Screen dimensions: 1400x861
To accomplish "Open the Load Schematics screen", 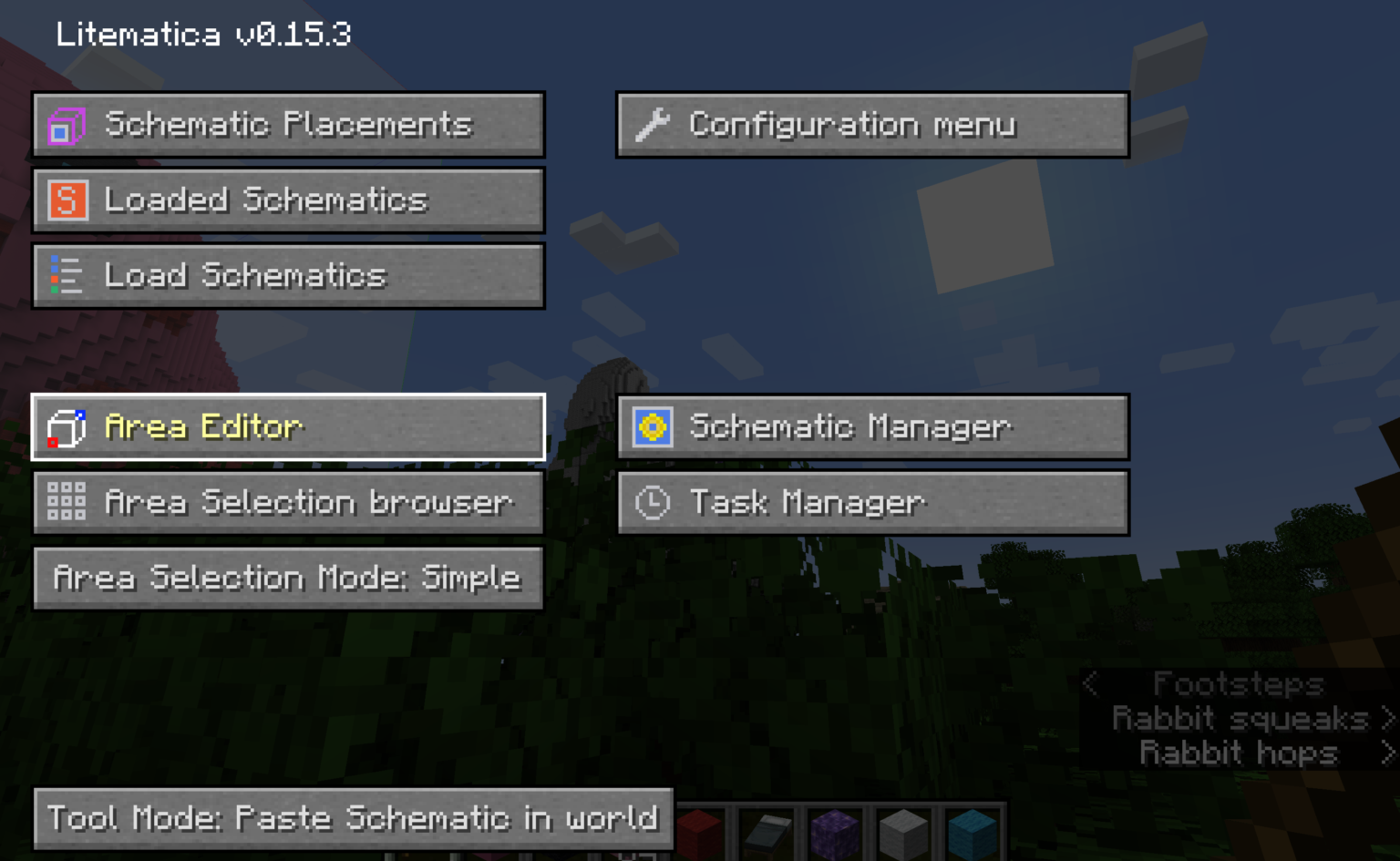I will click(288, 275).
